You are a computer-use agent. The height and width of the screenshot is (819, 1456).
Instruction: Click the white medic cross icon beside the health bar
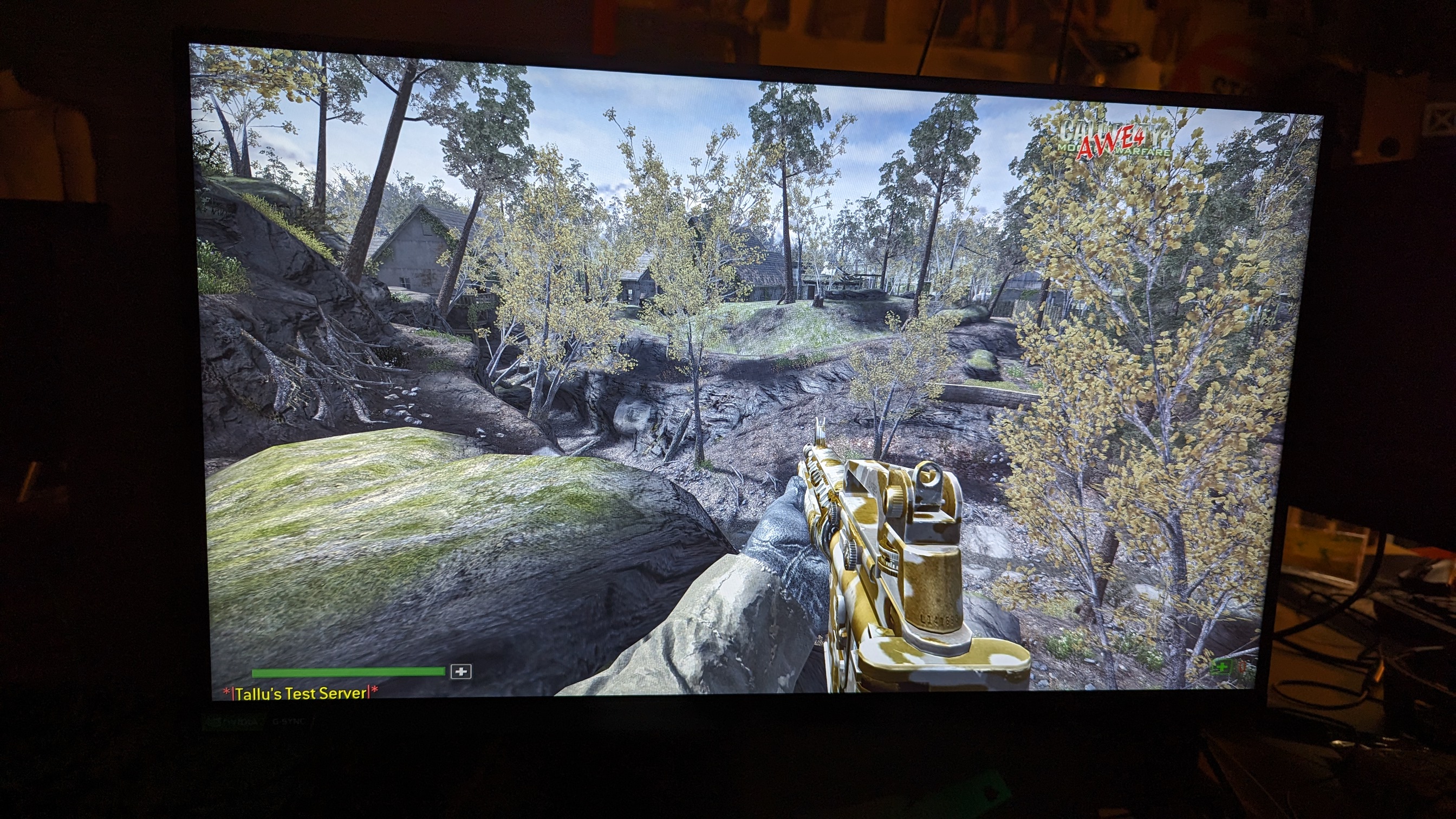click(461, 672)
